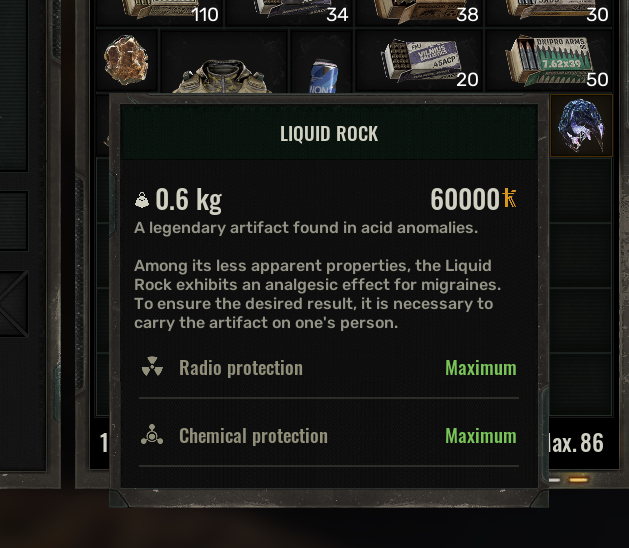This screenshot has height=548, width=629.
Task: Select the ammo stack showing 30
Action: point(548,11)
